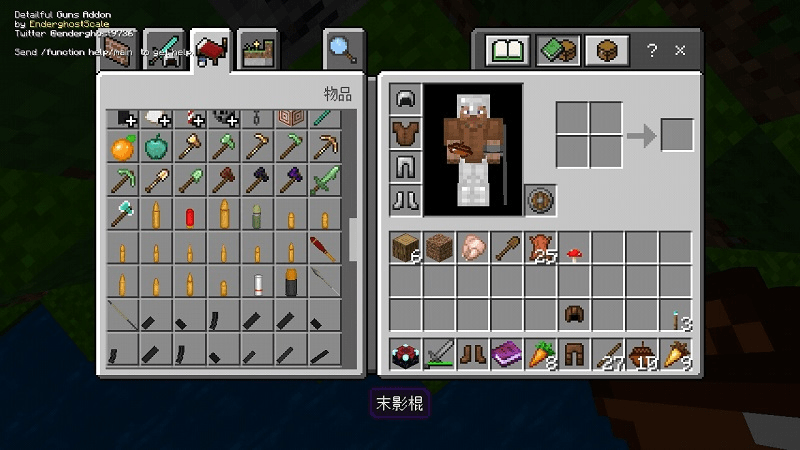
Task: Pick the orange fruit from creative list
Action: pos(122,149)
